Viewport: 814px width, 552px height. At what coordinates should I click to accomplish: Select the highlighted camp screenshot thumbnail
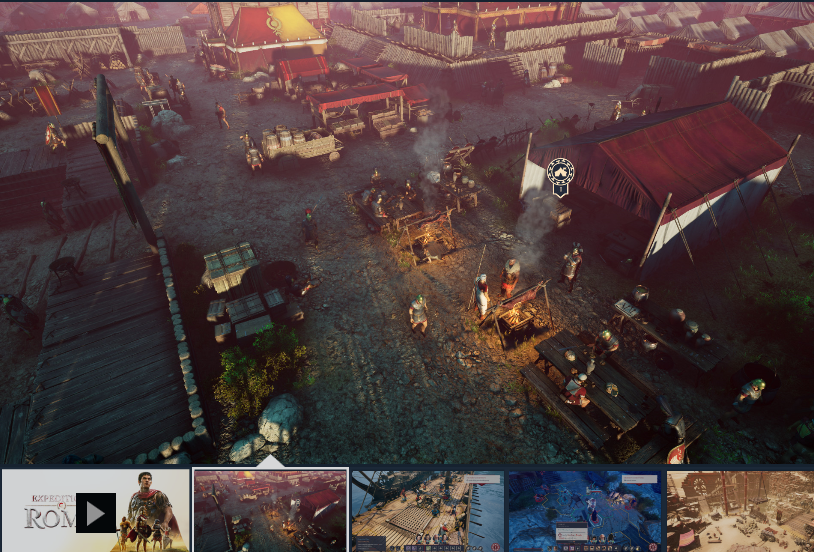coord(270,511)
